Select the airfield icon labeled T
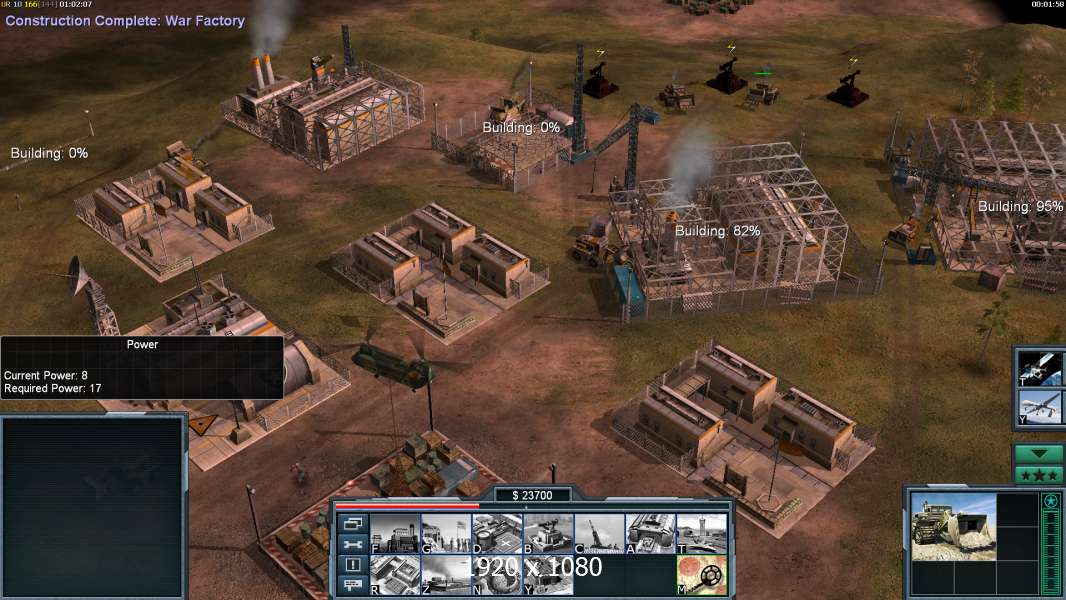 [701, 533]
